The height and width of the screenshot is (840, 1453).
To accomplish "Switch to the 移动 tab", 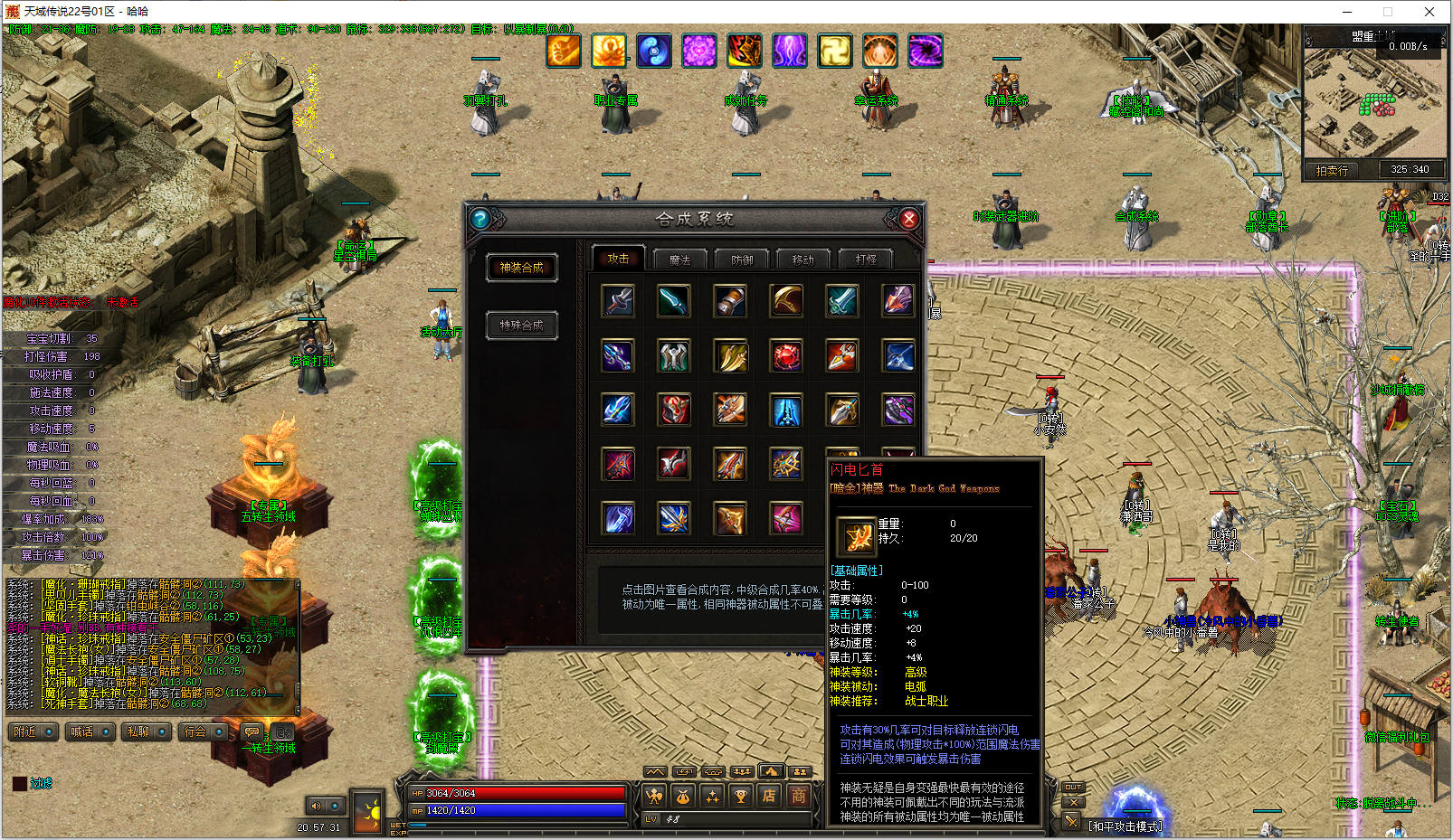I will (x=803, y=260).
